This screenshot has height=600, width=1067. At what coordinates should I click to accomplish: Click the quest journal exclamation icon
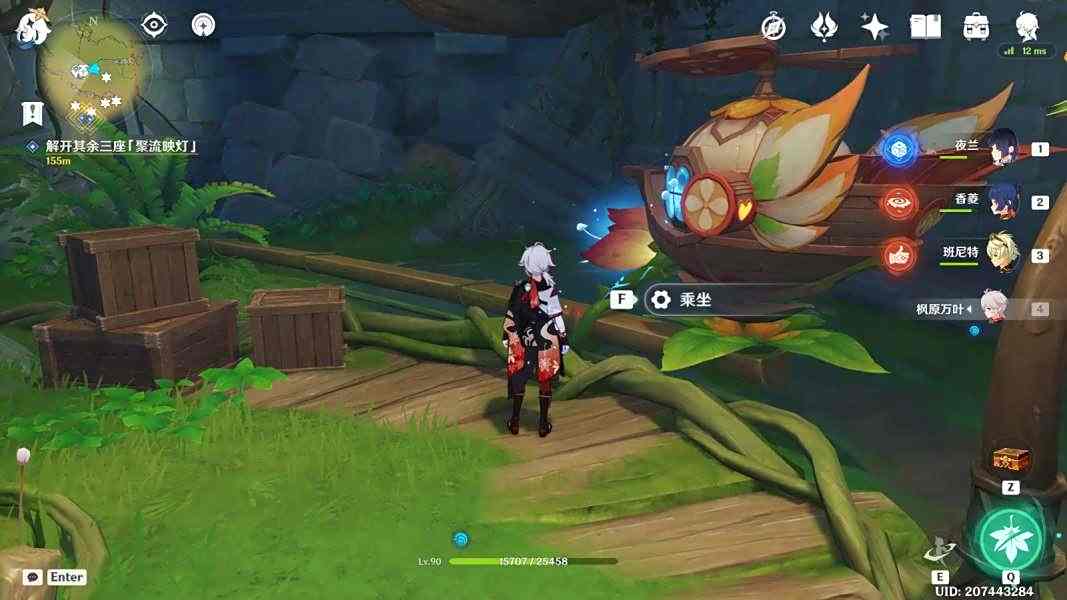[x=34, y=112]
